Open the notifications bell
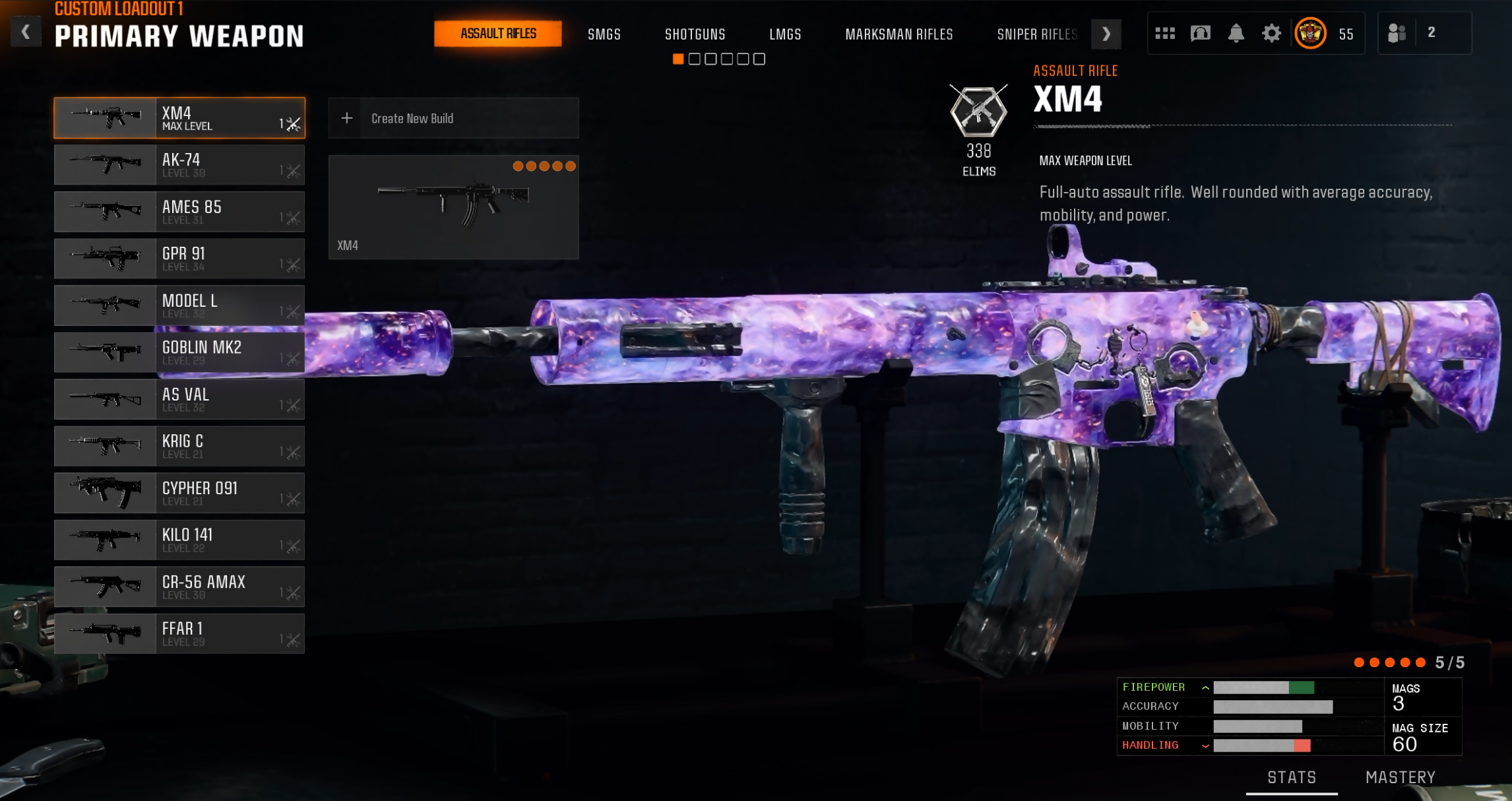 pos(1236,33)
